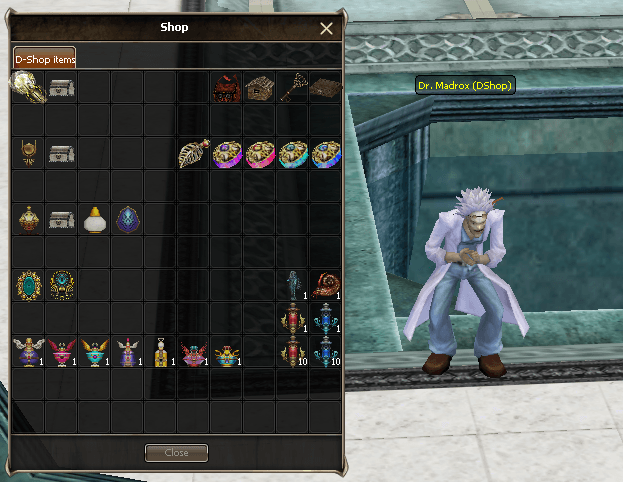The height and width of the screenshot is (482, 623).
Task: Switch to the D-Shop items tab
Action: click(44, 59)
